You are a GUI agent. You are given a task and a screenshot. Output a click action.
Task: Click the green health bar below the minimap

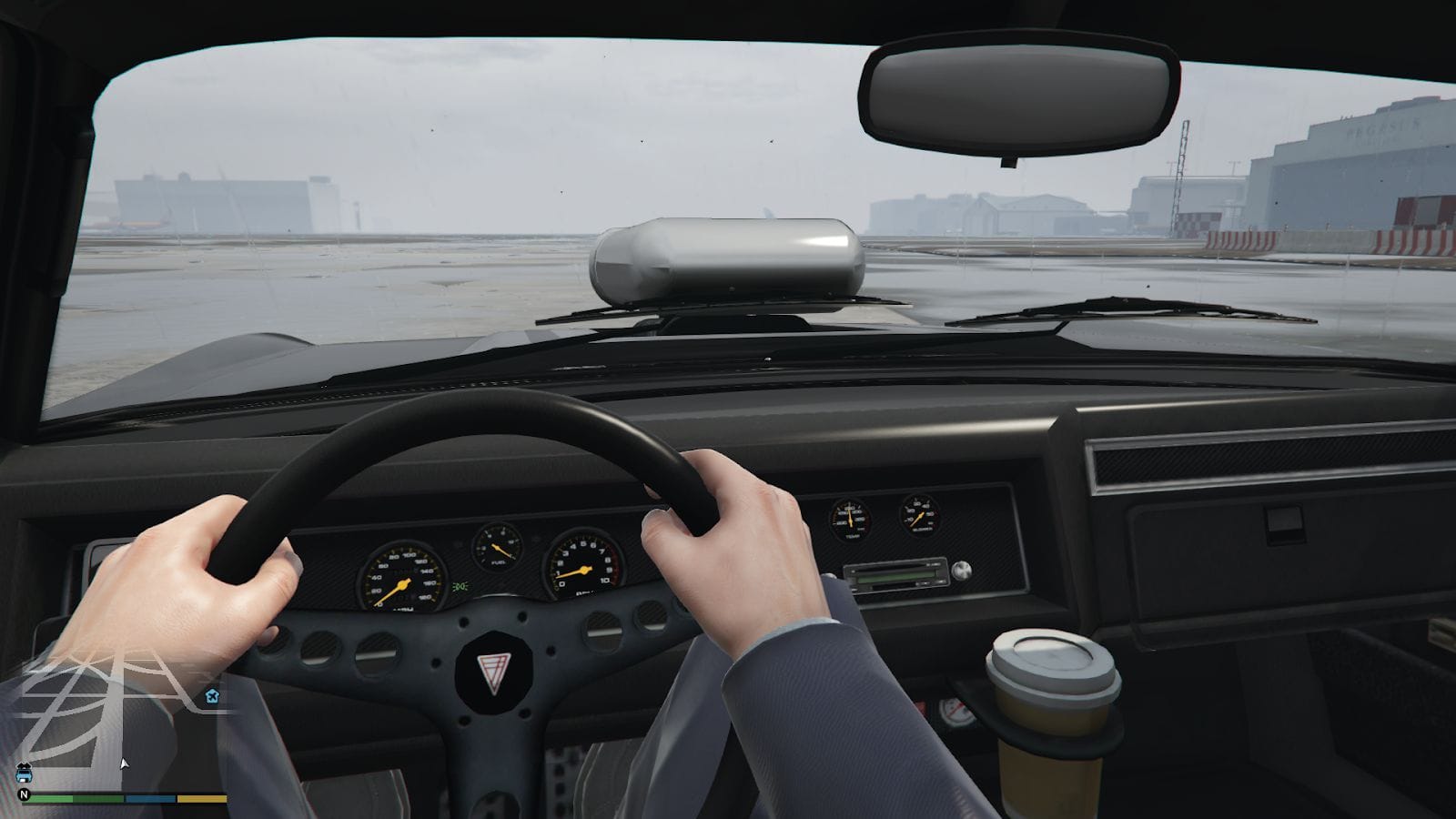coord(50,799)
